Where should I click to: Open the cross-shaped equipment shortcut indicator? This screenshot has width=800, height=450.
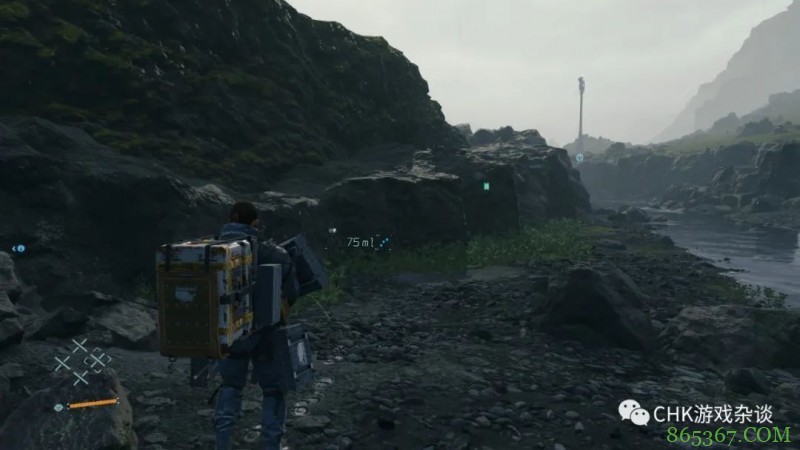click(x=82, y=360)
